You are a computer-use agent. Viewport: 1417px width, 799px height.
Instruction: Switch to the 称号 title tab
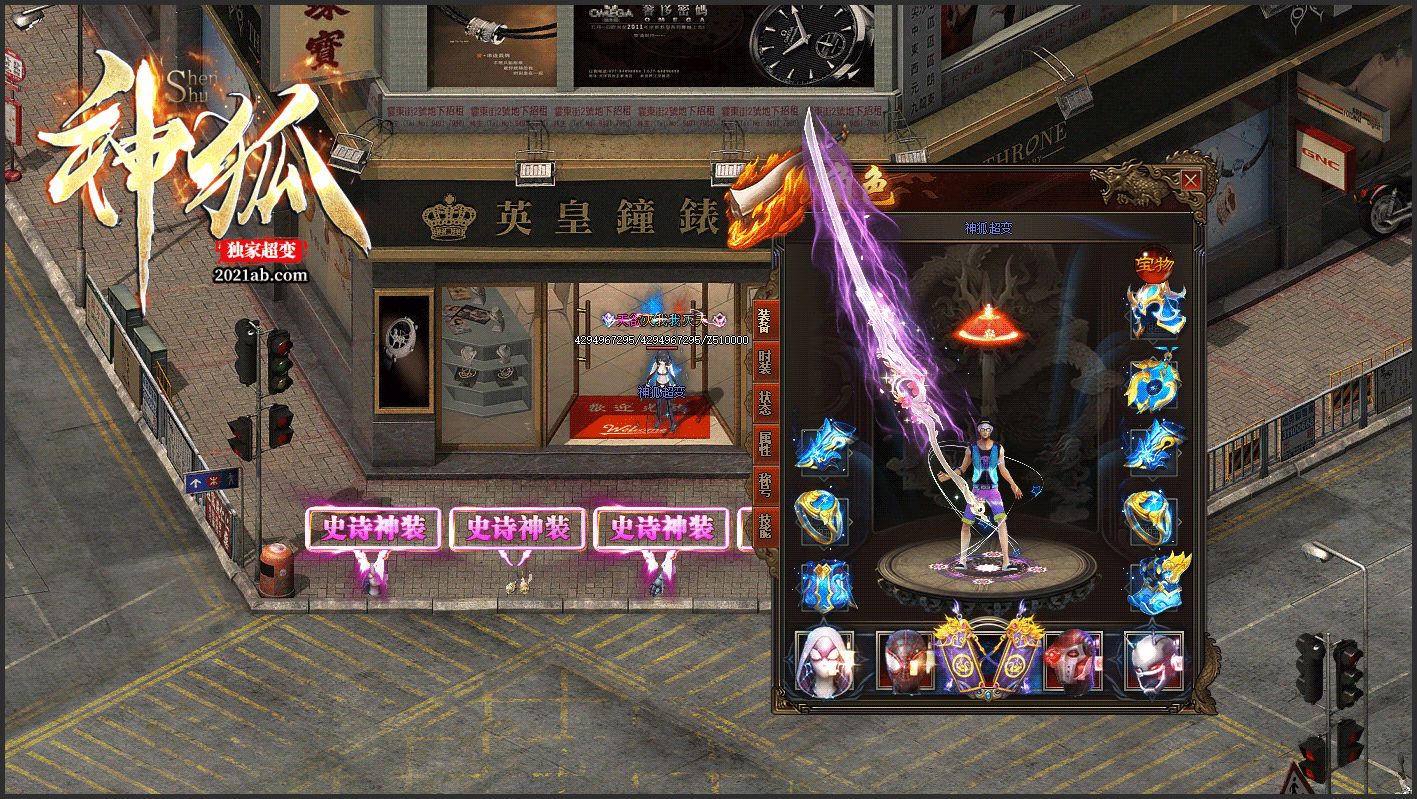[765, 484]
